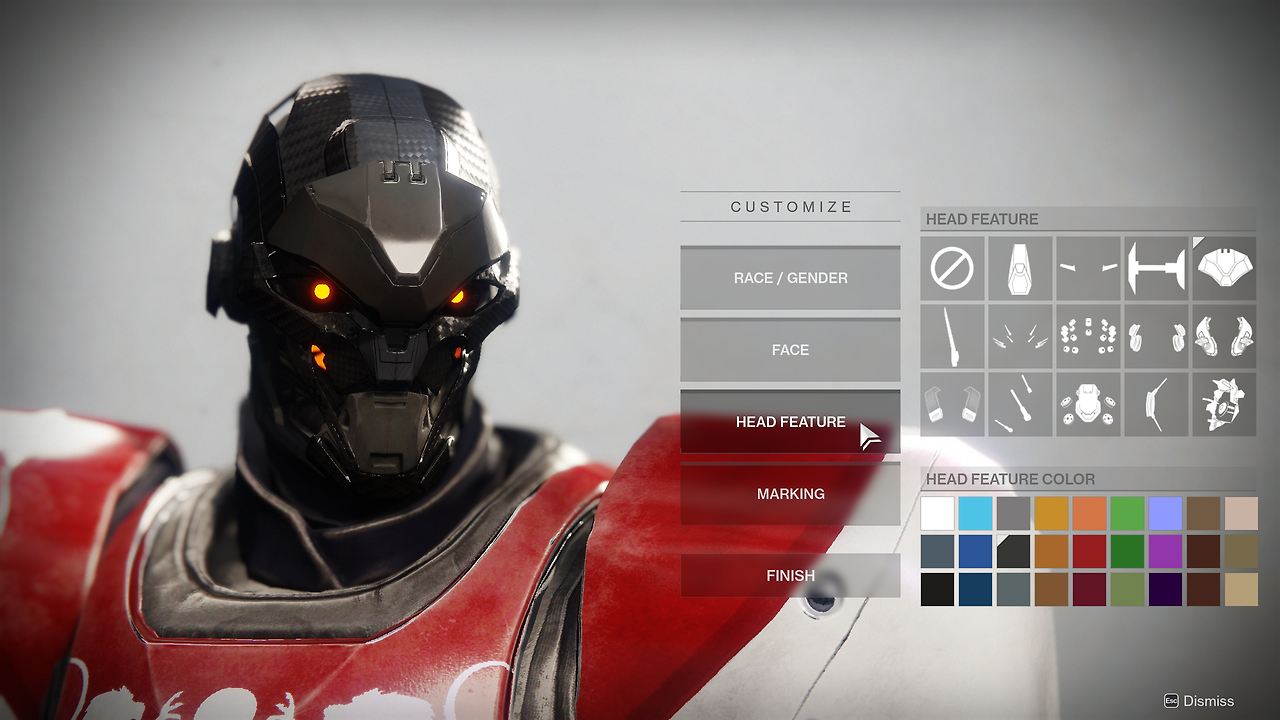Apply the bright purple head feature color
1280x720 pixels.
point(1165,551)
